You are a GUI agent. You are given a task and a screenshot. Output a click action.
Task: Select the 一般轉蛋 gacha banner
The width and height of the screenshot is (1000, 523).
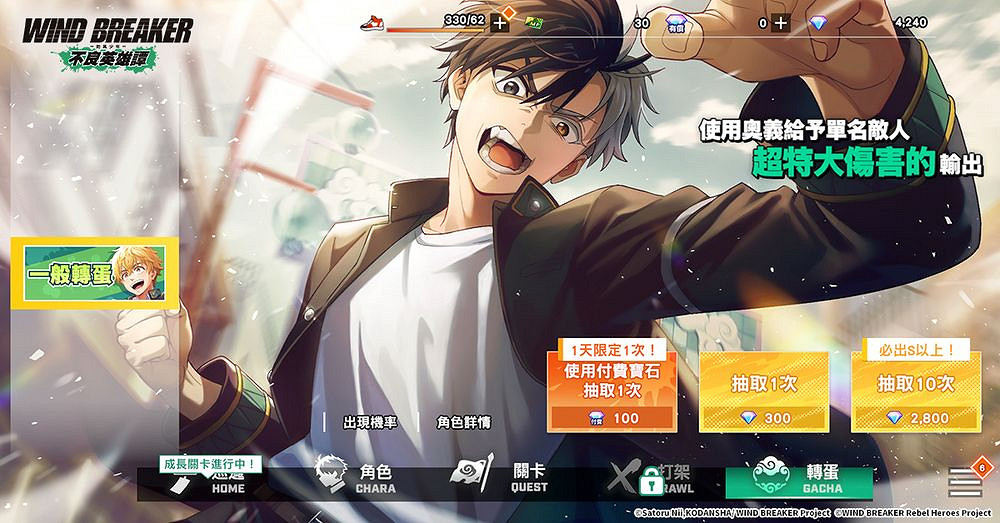pyautogui.click(x=95, y=272)
